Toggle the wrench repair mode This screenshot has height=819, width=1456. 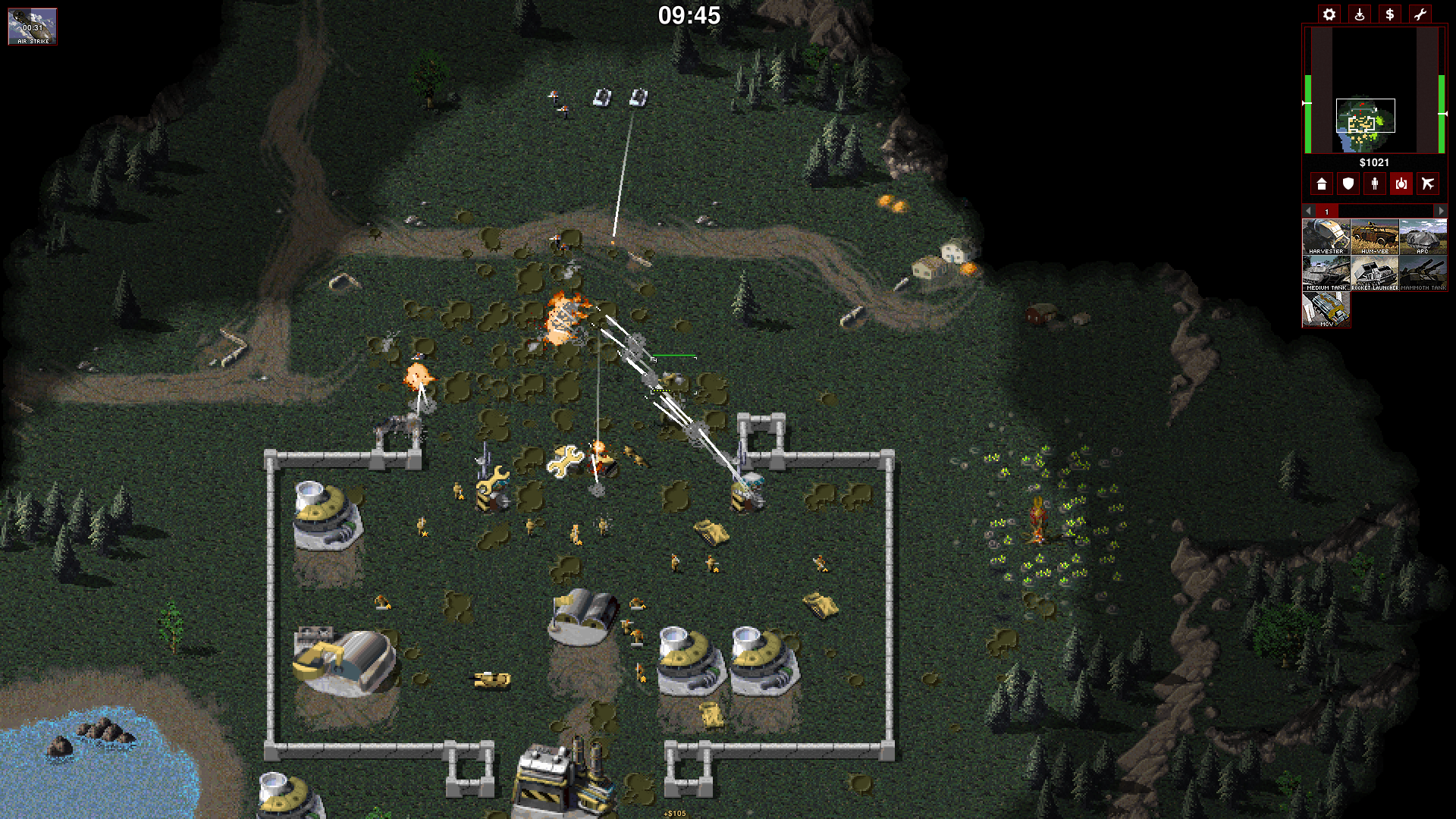tap(1420, 14)
